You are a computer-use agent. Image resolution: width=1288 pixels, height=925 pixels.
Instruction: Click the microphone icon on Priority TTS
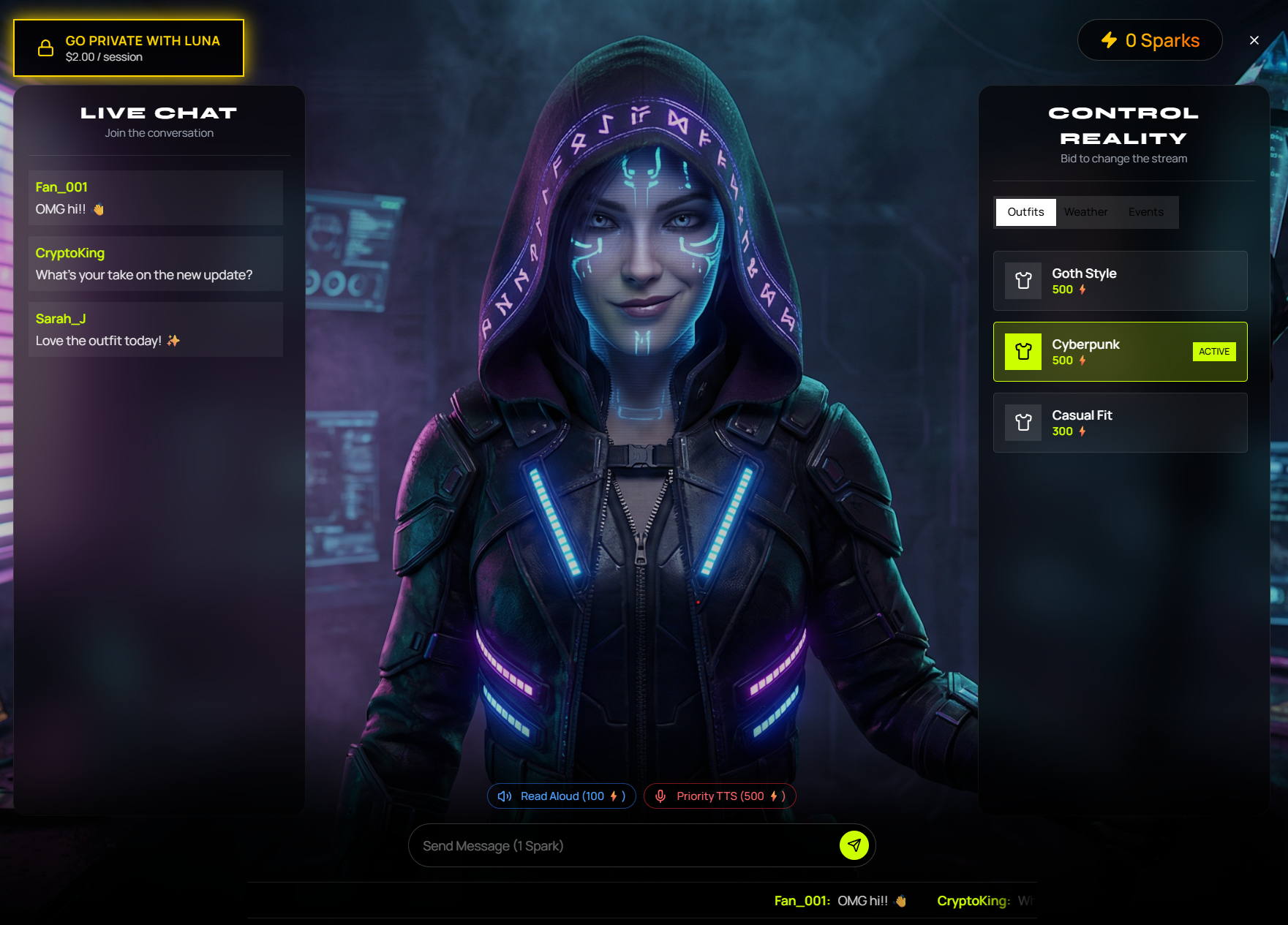(x=663, y=796)
